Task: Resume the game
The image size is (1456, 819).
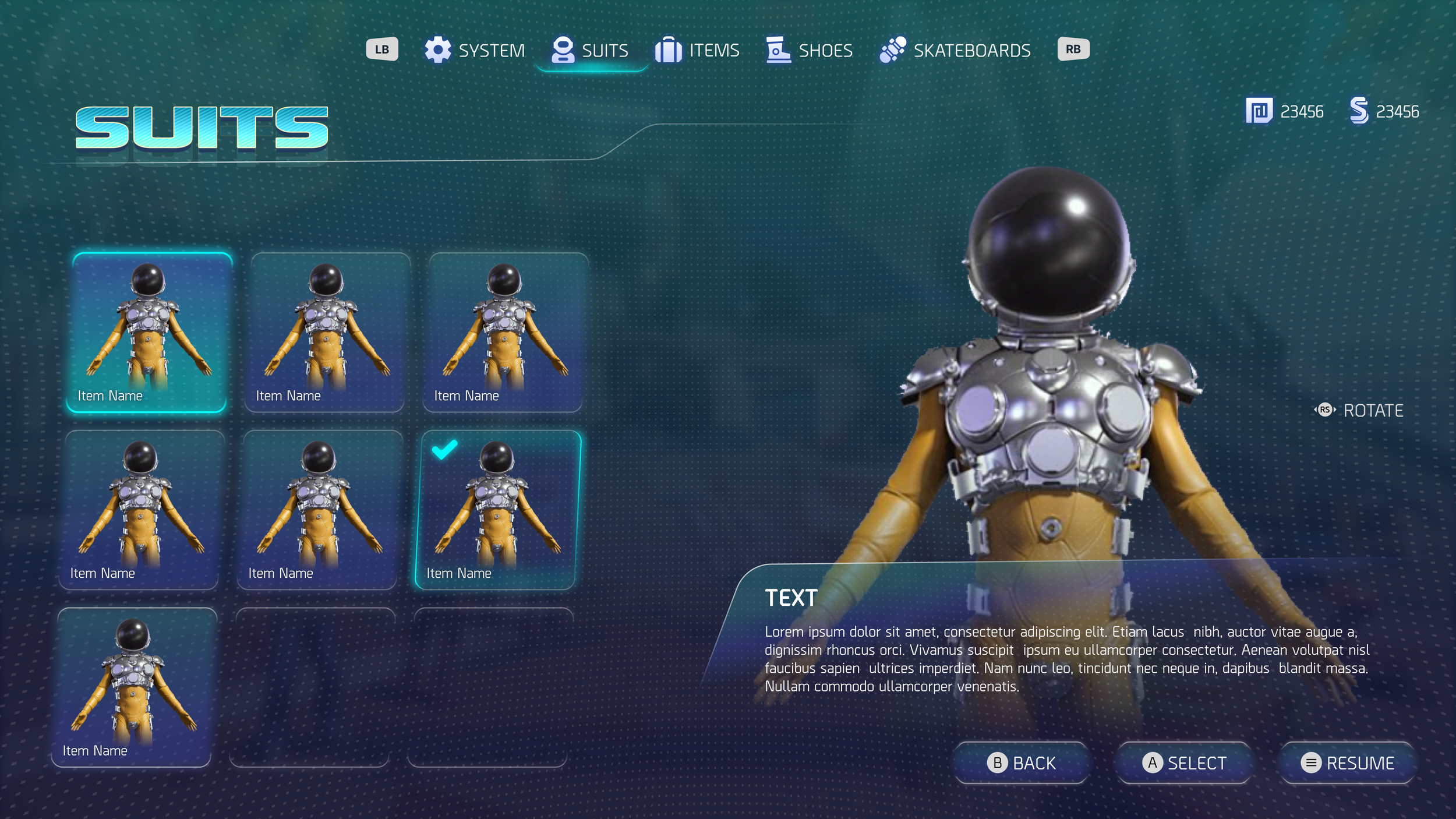Action: click(x=1347, y=762)
